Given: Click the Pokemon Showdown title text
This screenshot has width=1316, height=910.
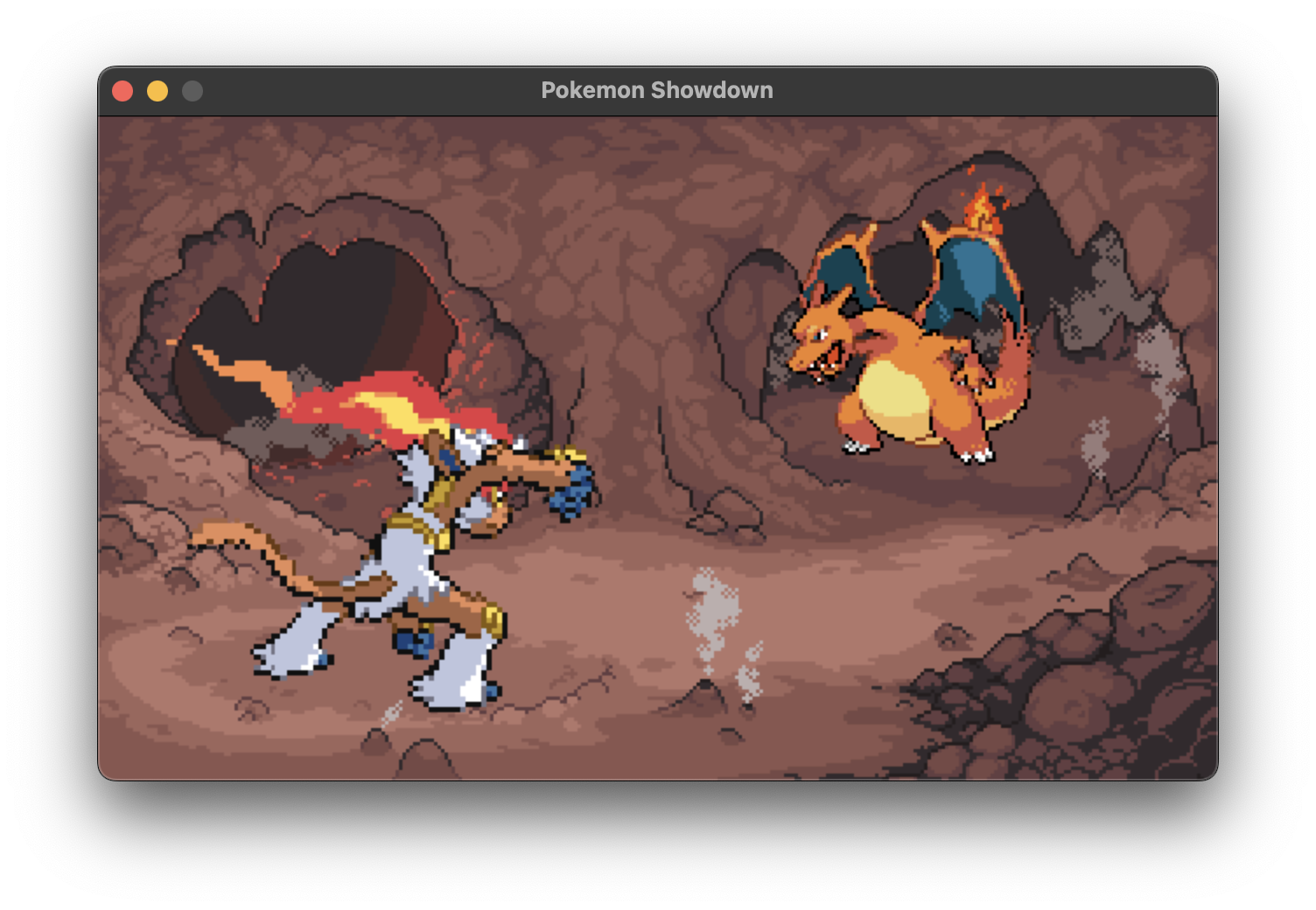Looking at the screenshot, I should (x=657, y=89).
